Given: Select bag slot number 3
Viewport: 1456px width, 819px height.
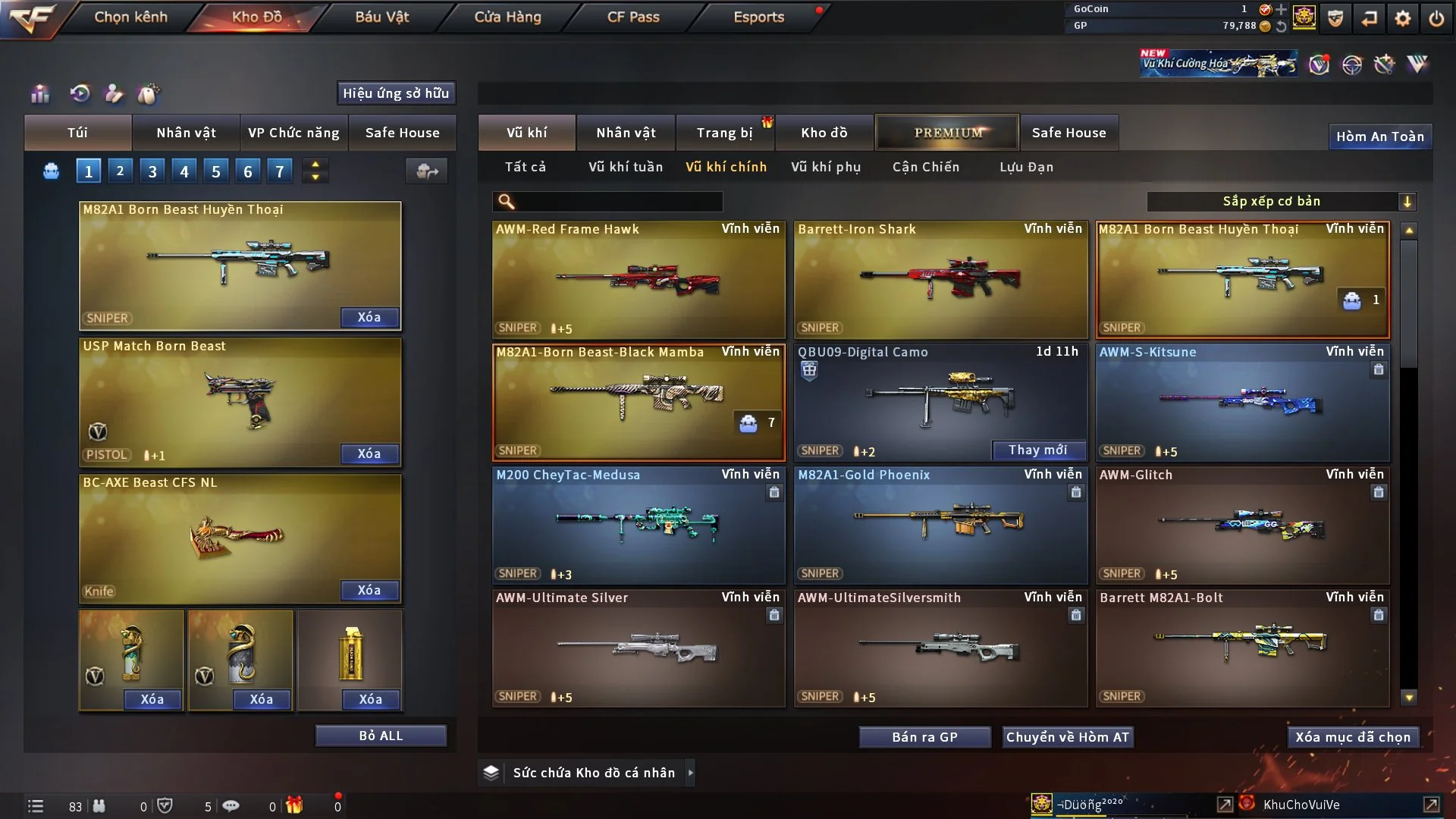Looking at the screenshot, I should [152, 171].
